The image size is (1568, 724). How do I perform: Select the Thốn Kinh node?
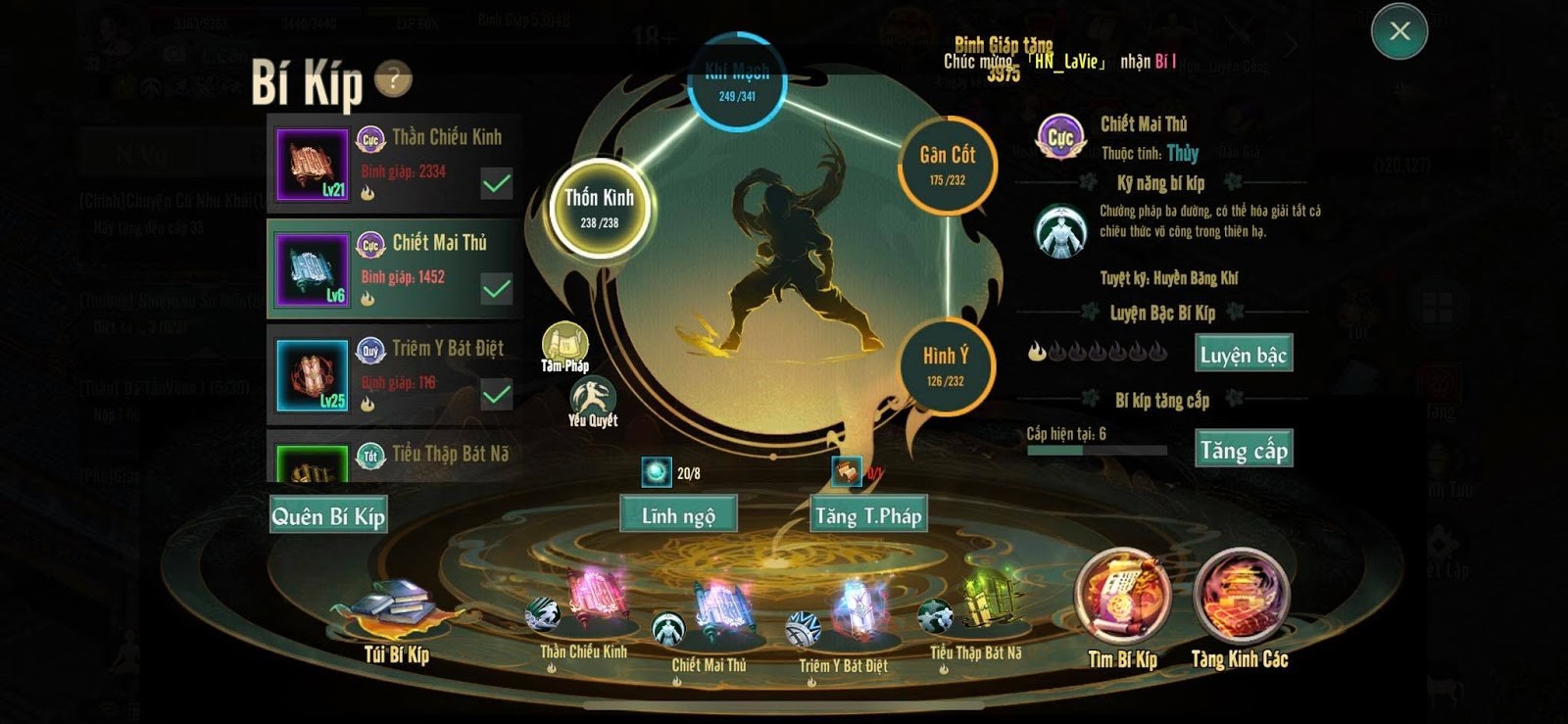coord(599,208)
